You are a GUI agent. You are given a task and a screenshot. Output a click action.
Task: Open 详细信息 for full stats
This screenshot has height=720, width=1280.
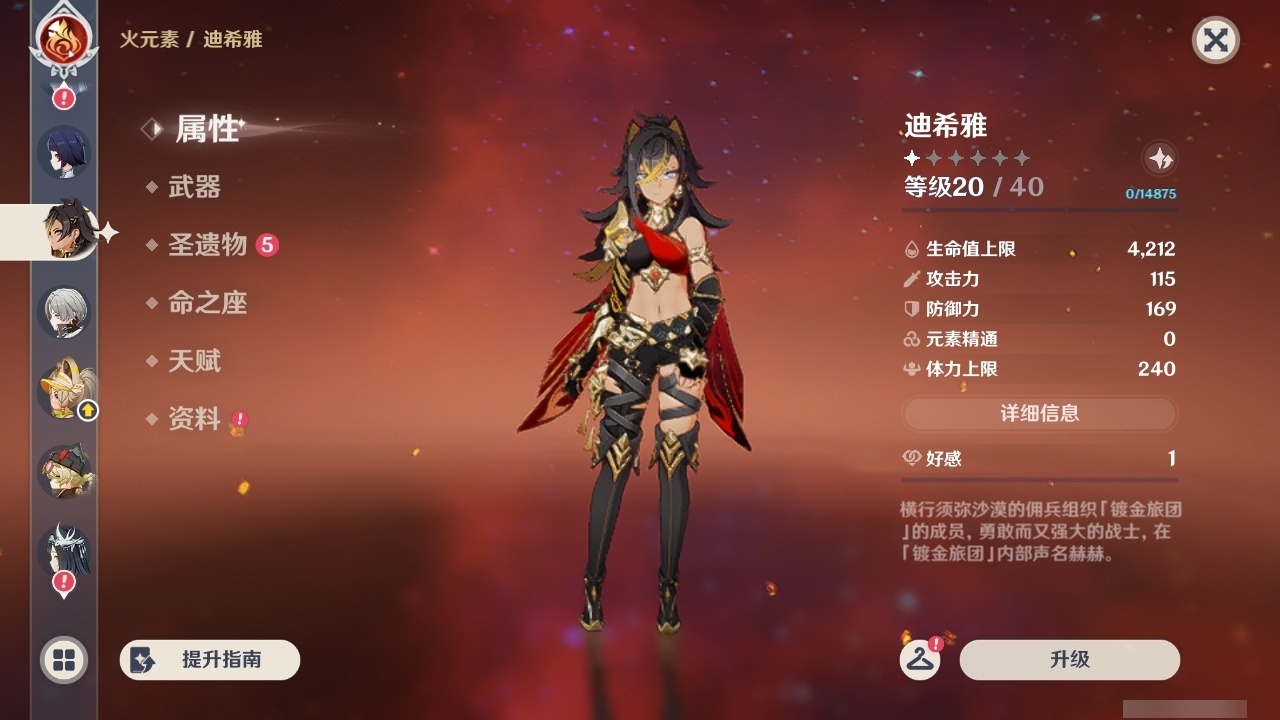[x=1040, y=414]
